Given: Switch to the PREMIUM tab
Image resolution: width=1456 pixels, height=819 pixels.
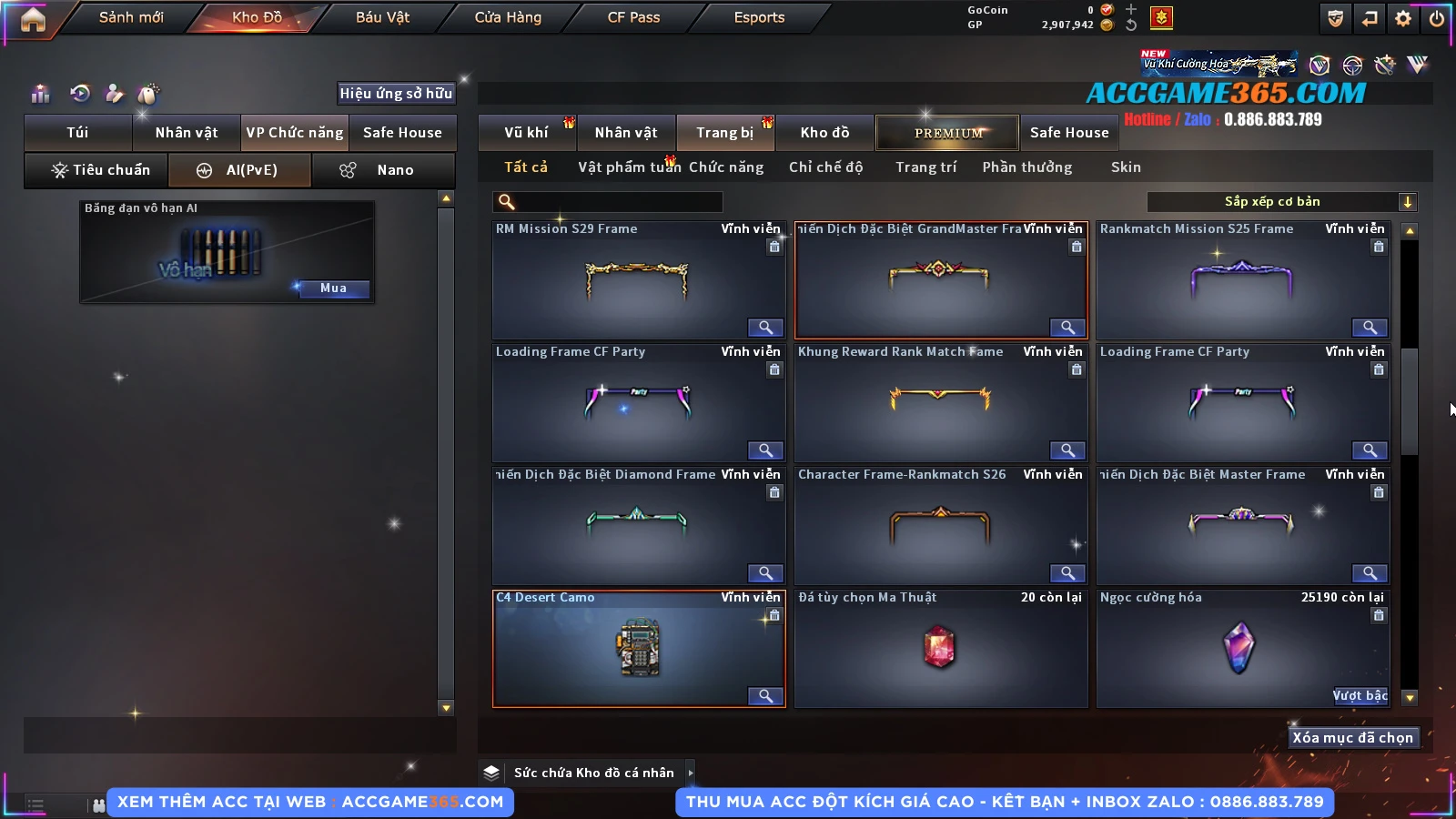Looking at the screenshot, I should click(x=947, y=133).
